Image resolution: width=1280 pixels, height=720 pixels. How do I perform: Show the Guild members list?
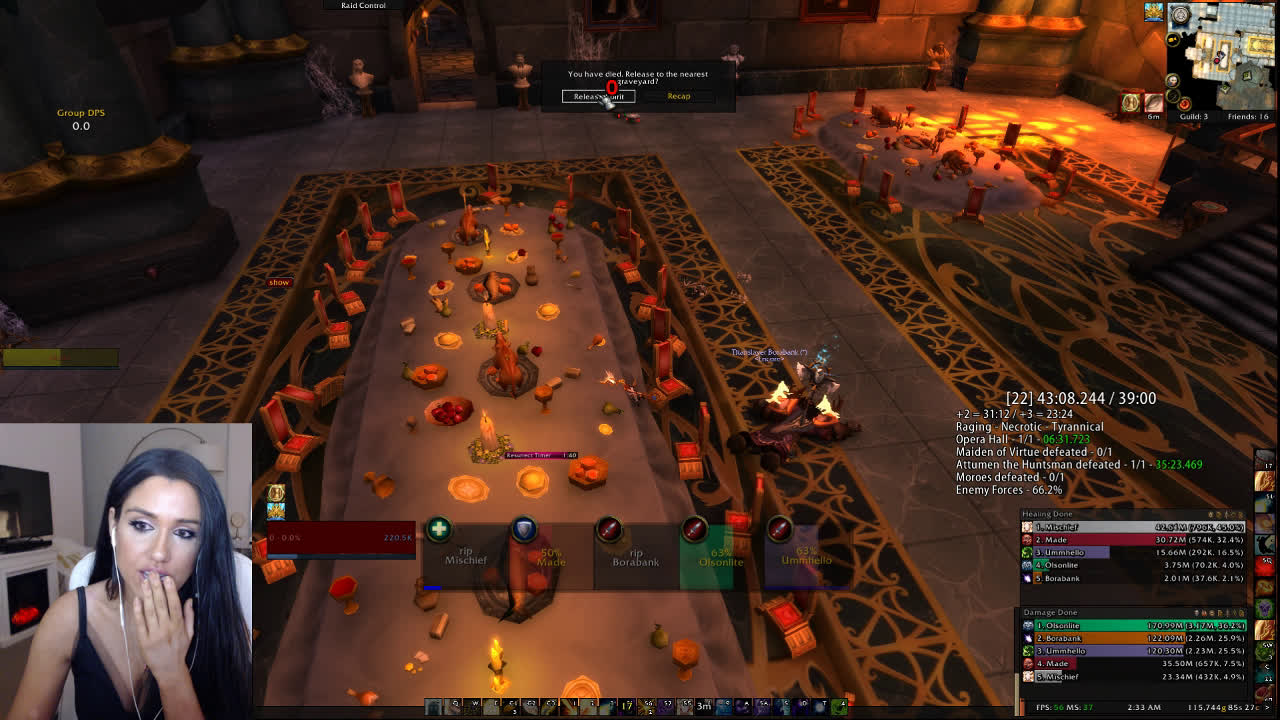pos(1191,117)
